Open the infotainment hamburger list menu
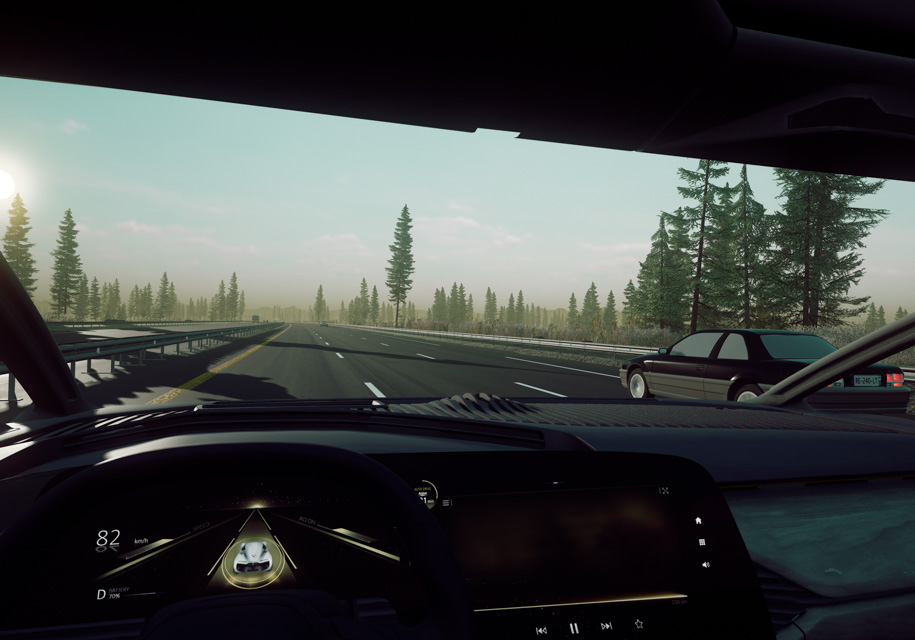 446,502
